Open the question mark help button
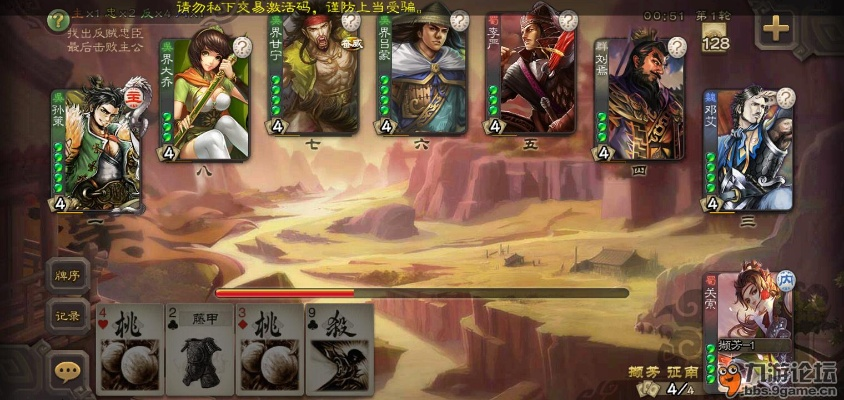The width and height of the screenshot is (844, 400). coord(58,18)
